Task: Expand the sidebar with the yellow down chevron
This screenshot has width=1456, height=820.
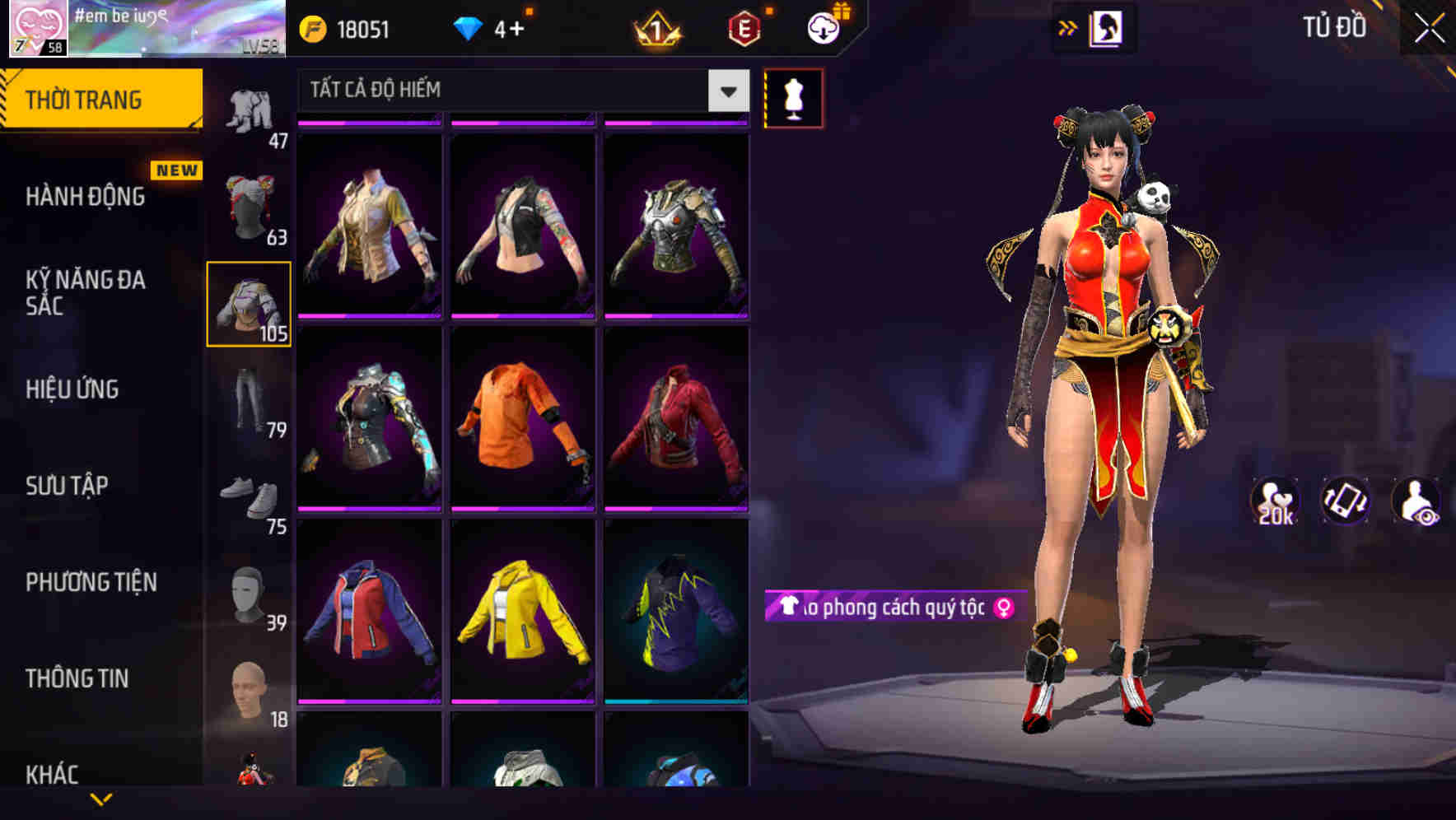Action: click(x=101, y=800)
